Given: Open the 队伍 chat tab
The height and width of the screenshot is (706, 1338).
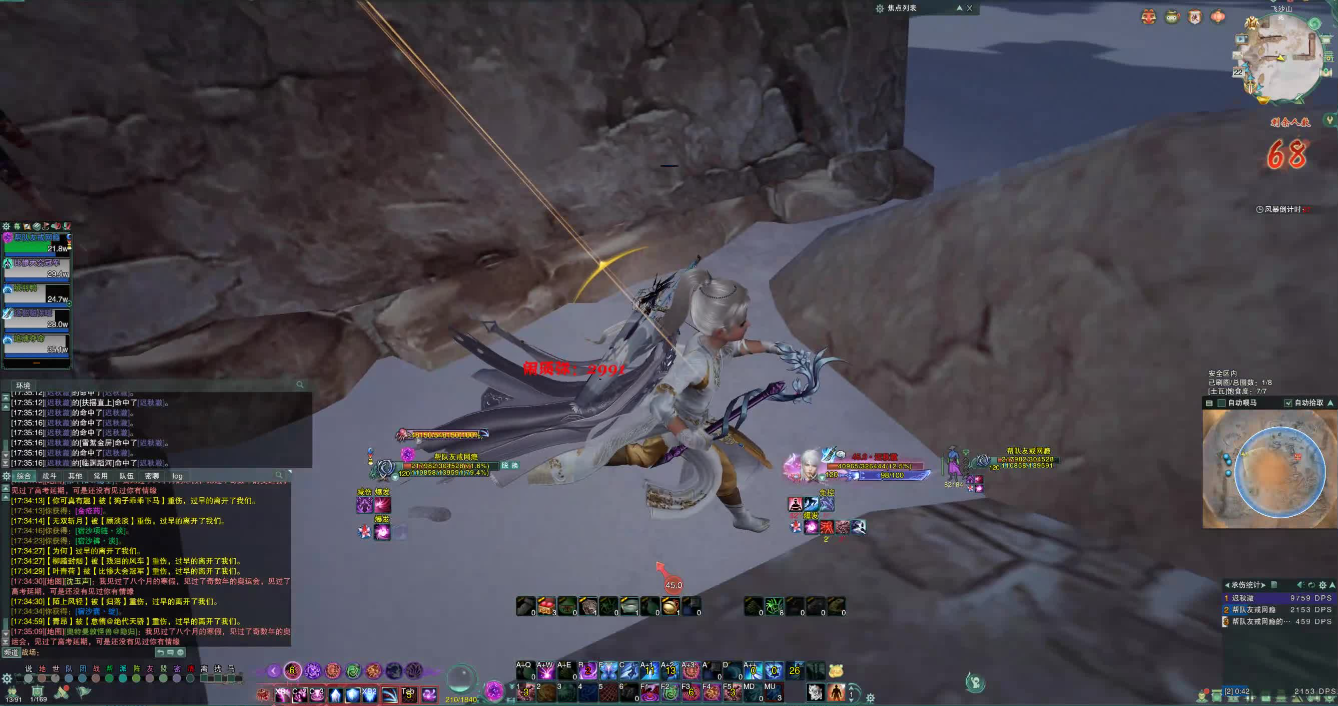Looking at the screenshot, I should tap(126, 476).
